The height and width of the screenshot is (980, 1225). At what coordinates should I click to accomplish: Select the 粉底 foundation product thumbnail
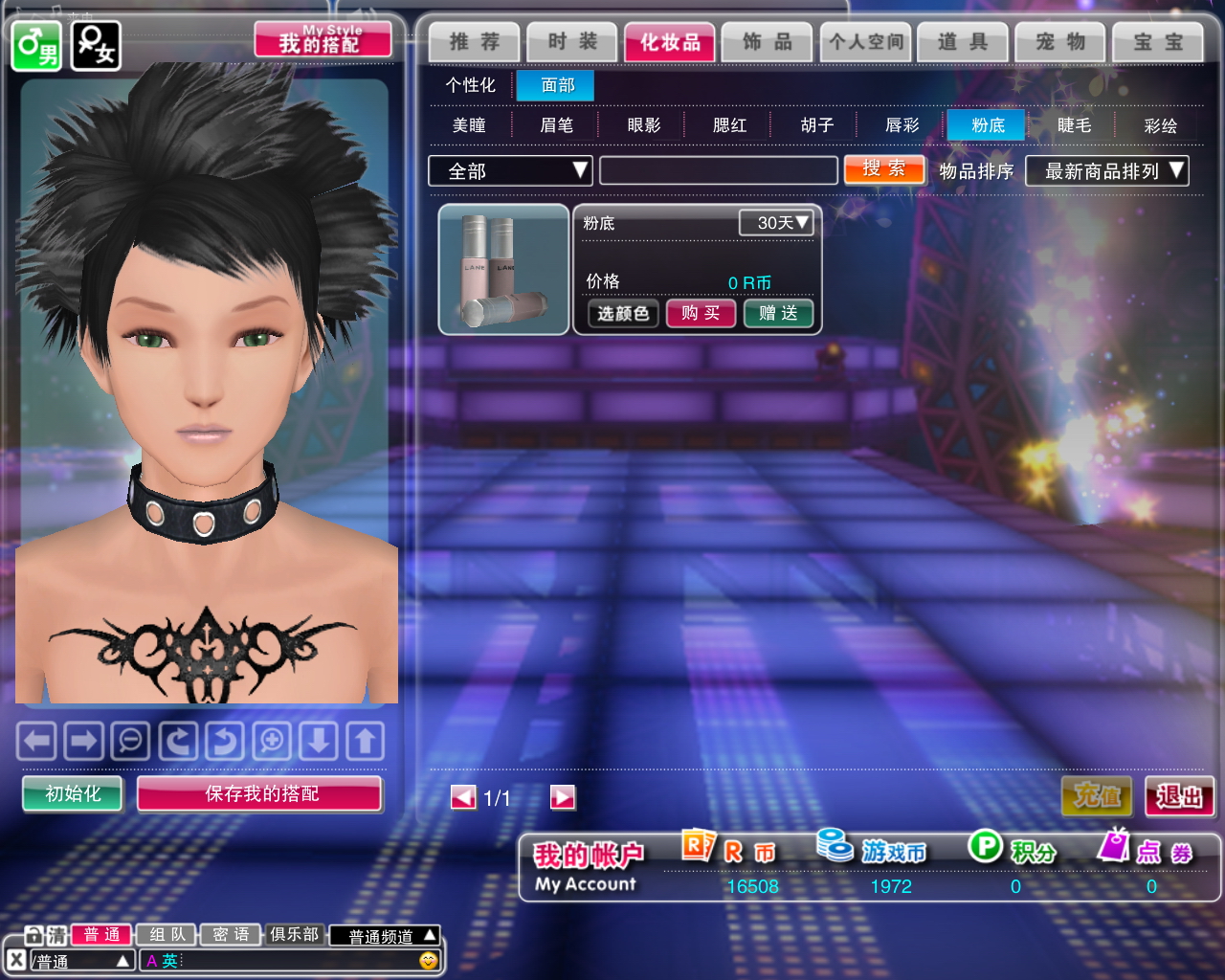pyautogui.click(x=503, y=270)
